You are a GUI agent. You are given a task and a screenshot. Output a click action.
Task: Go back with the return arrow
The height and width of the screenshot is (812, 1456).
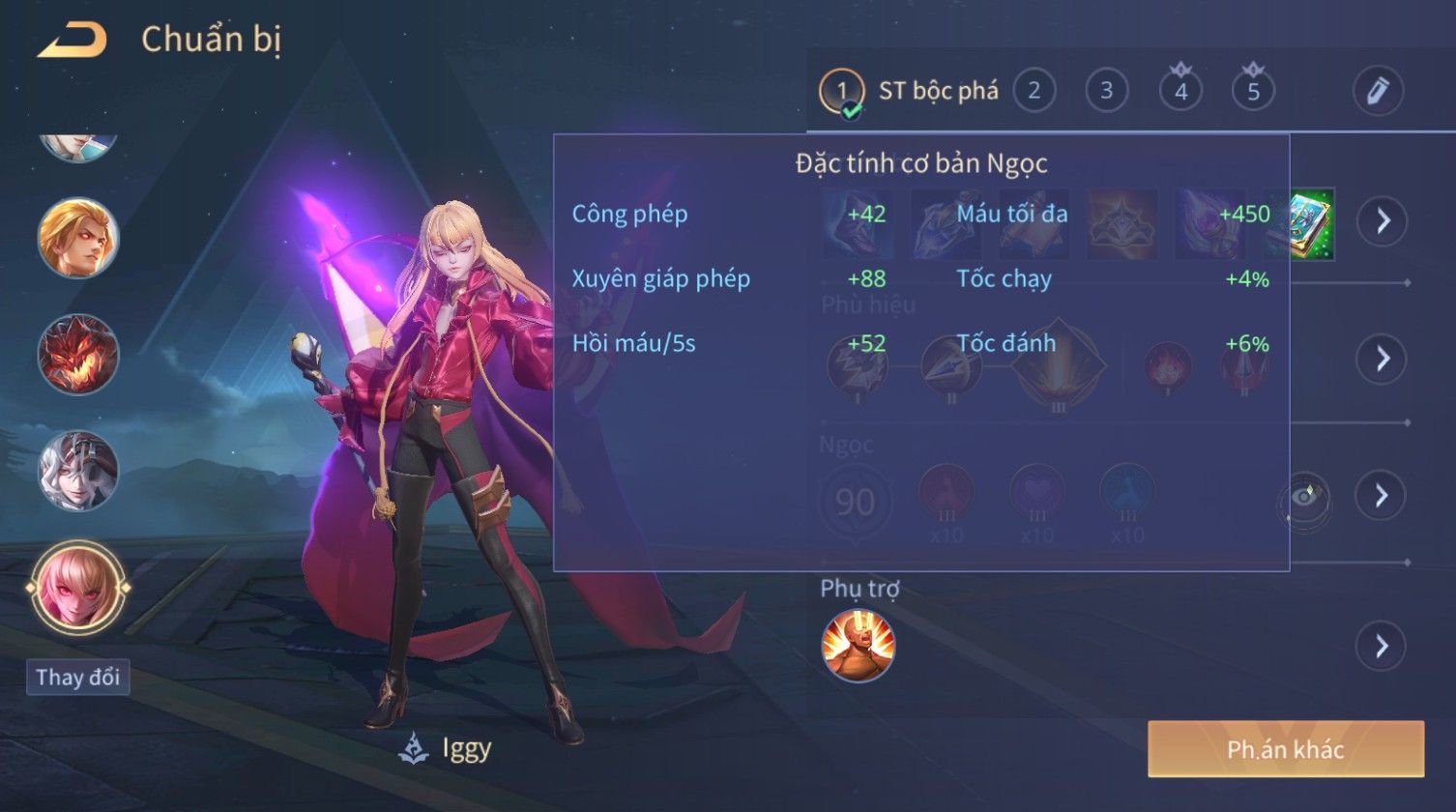[72, 40]
